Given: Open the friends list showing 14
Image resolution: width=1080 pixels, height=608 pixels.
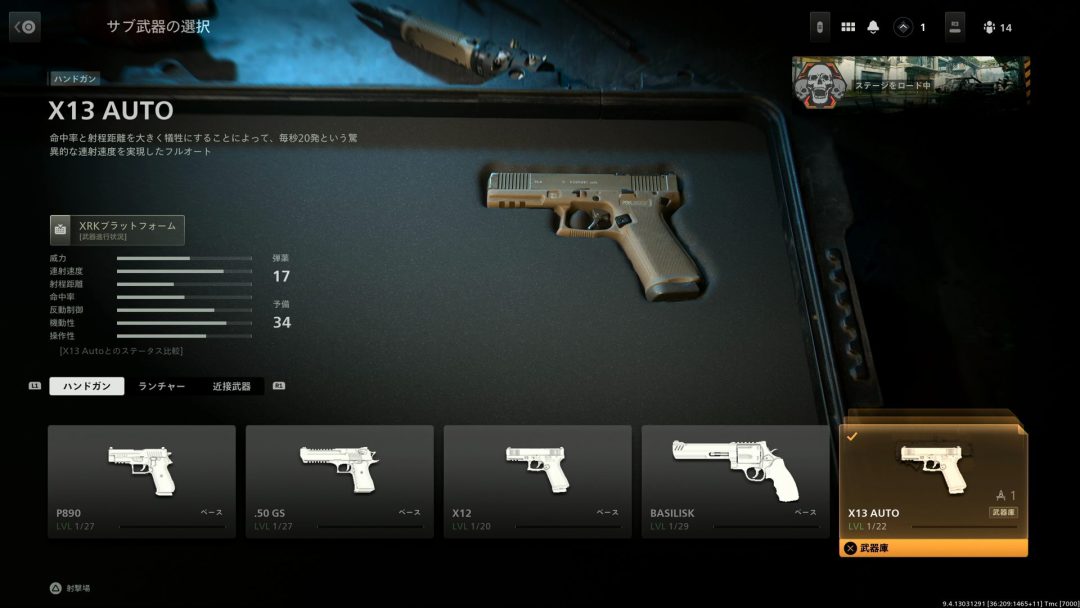Looking at the screenshot, I should pos(997,27).
